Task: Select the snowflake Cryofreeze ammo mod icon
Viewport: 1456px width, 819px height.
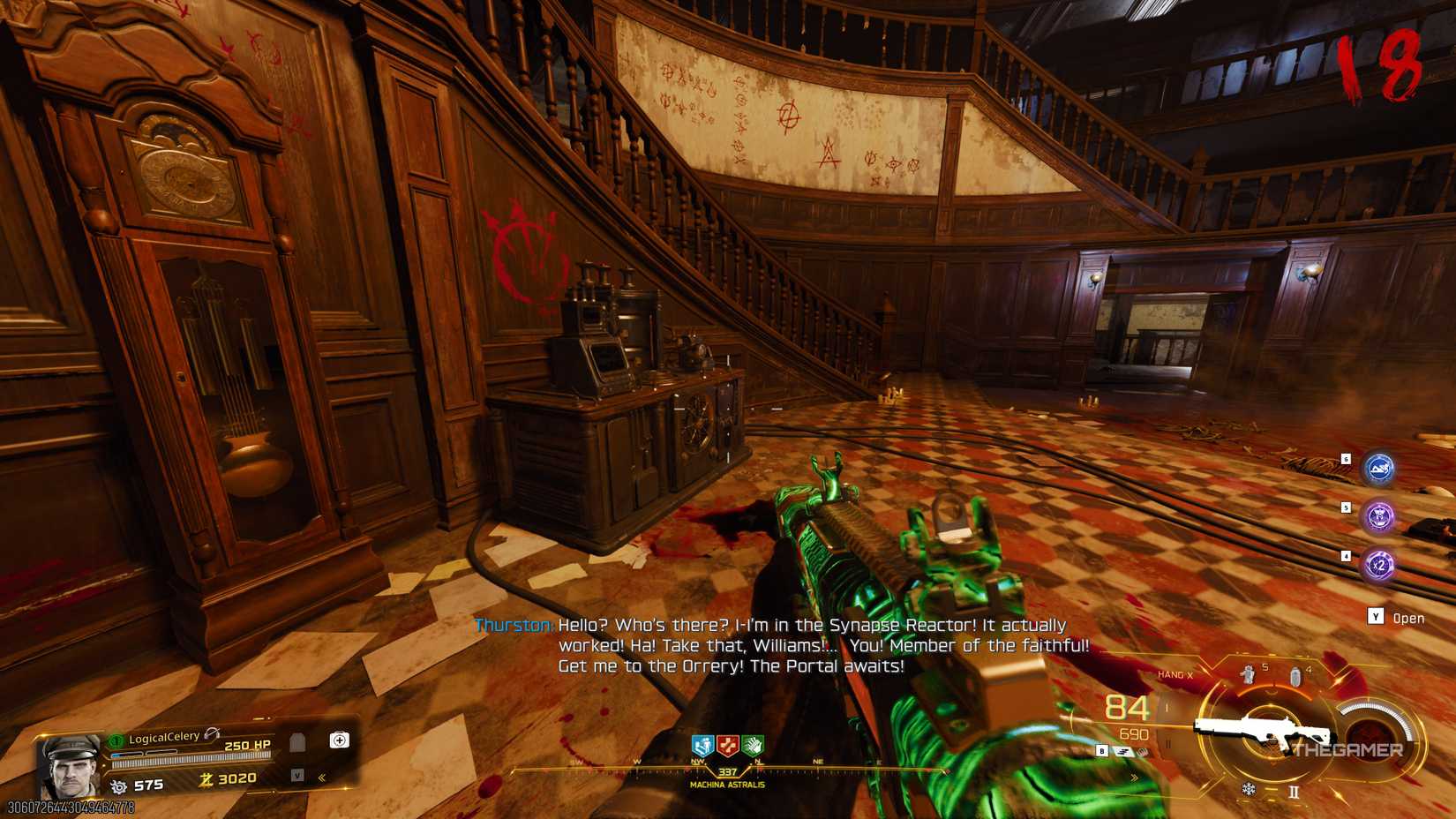Action: (x=1249, y=787)
